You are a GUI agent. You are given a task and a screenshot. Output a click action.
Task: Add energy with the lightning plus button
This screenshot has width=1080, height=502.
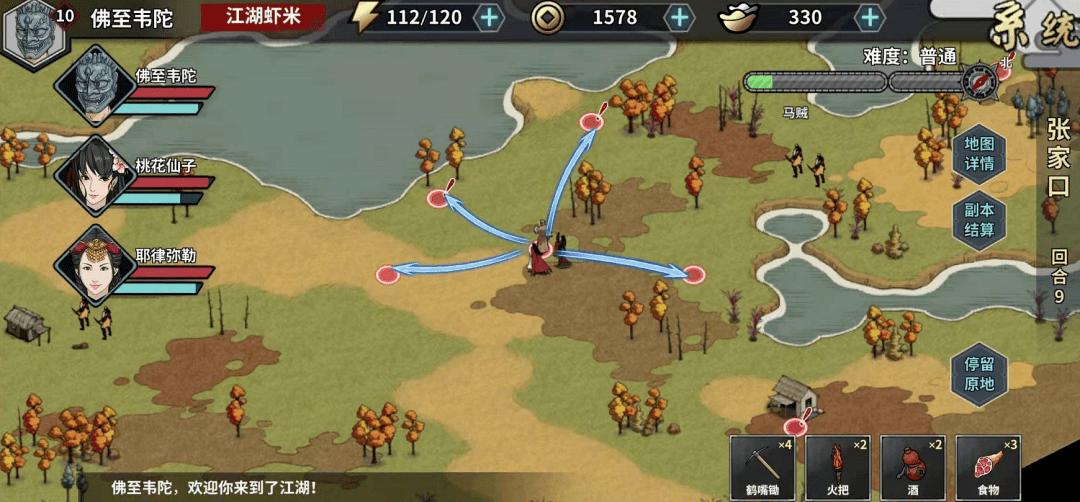click(488, 17)
